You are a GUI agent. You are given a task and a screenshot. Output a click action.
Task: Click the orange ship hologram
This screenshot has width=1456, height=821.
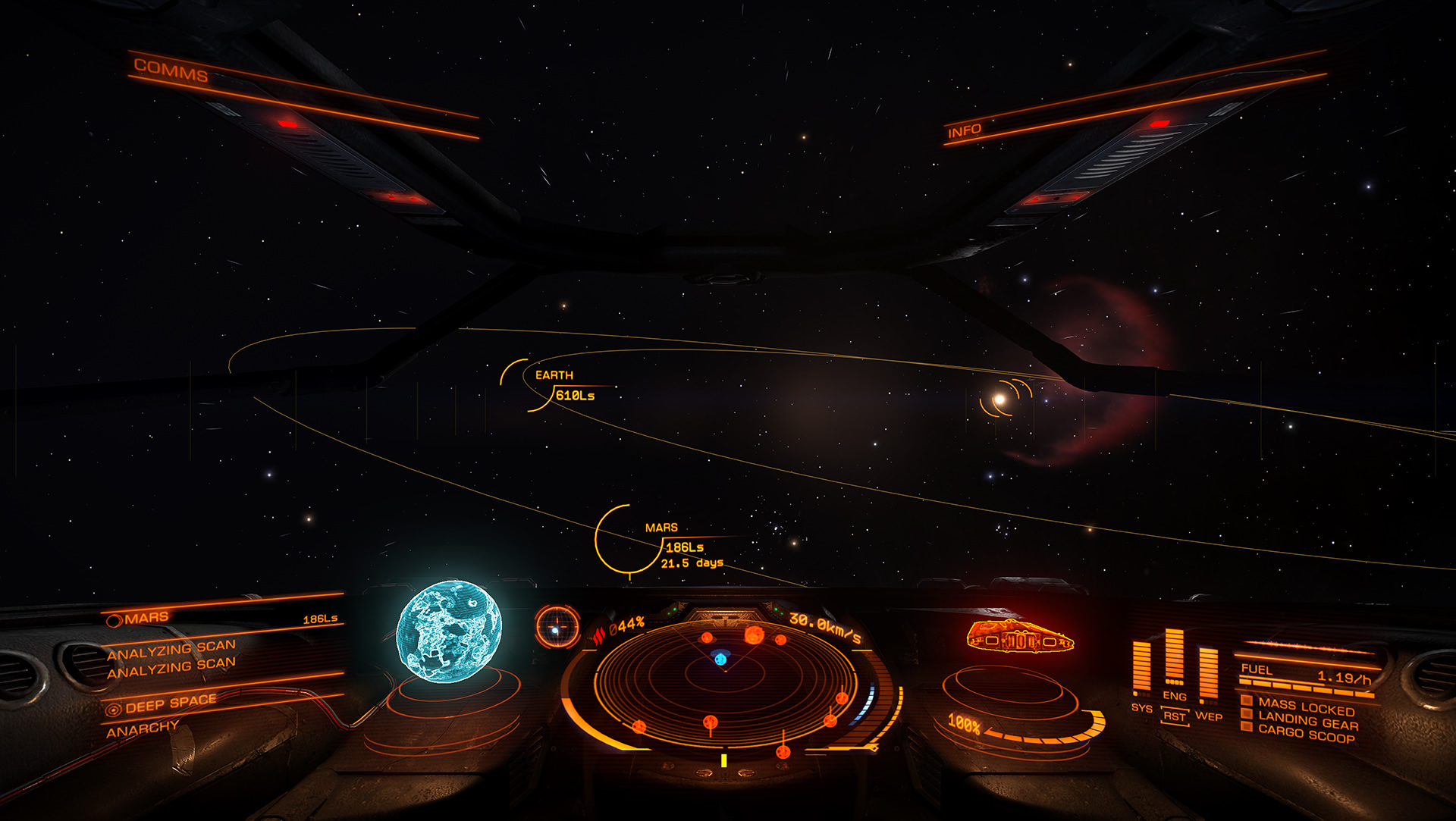1019,637
